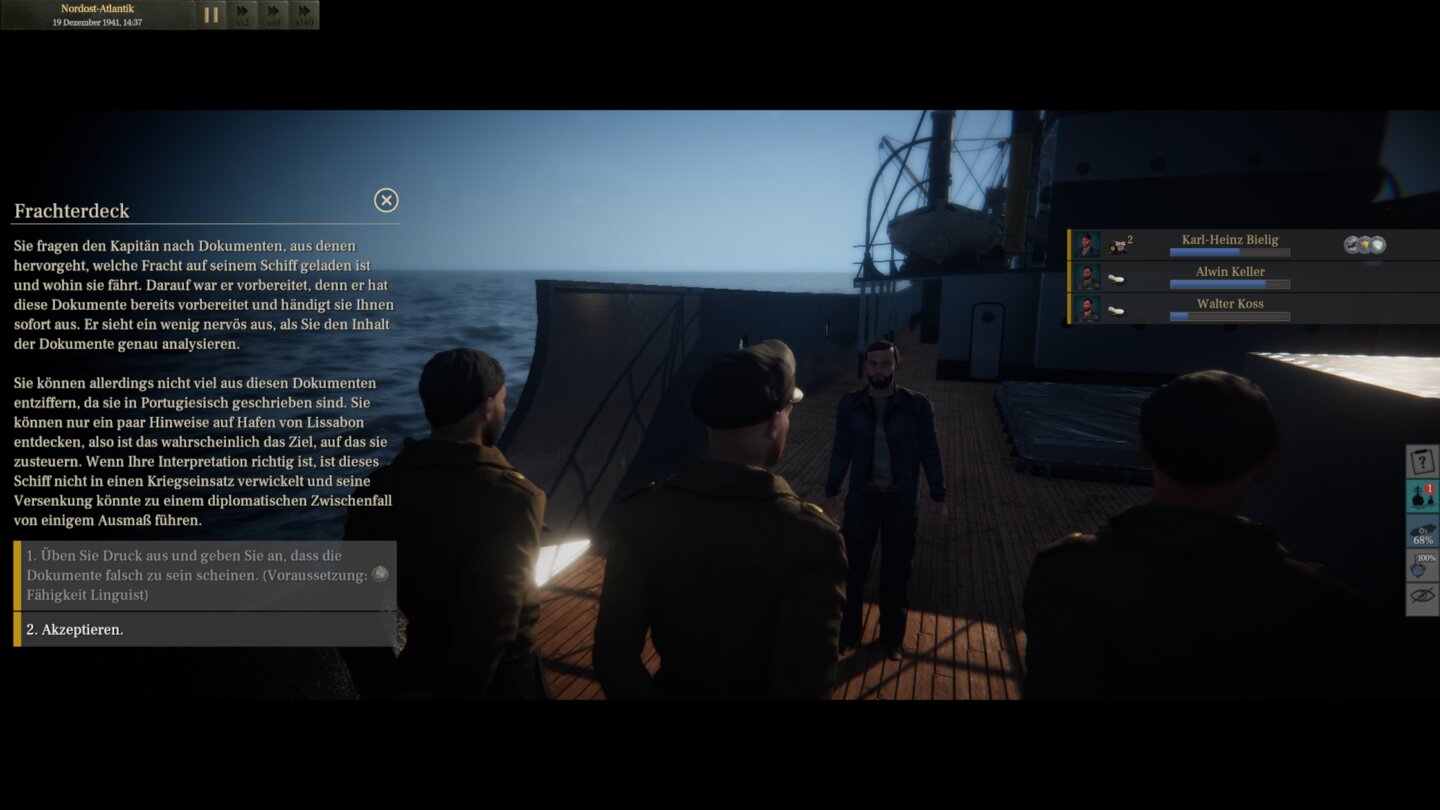Viewport: 1440px width, 810px height.
Task: Choose the Druck ausüben dialogue option
Action: coord(200,573)
